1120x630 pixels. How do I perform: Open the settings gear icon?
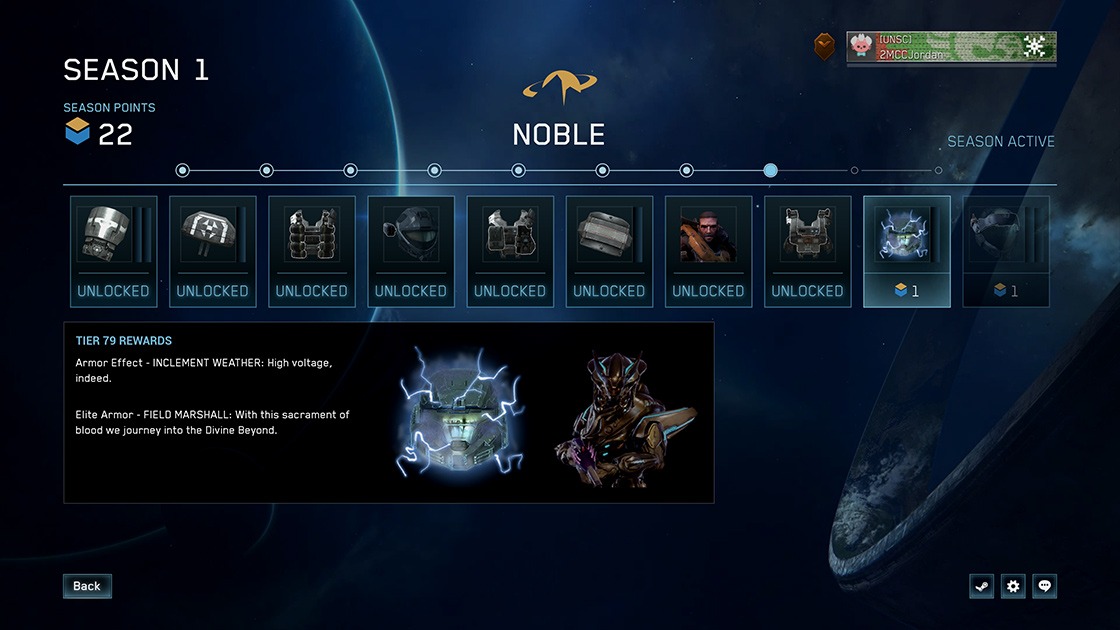point(1013,586)
